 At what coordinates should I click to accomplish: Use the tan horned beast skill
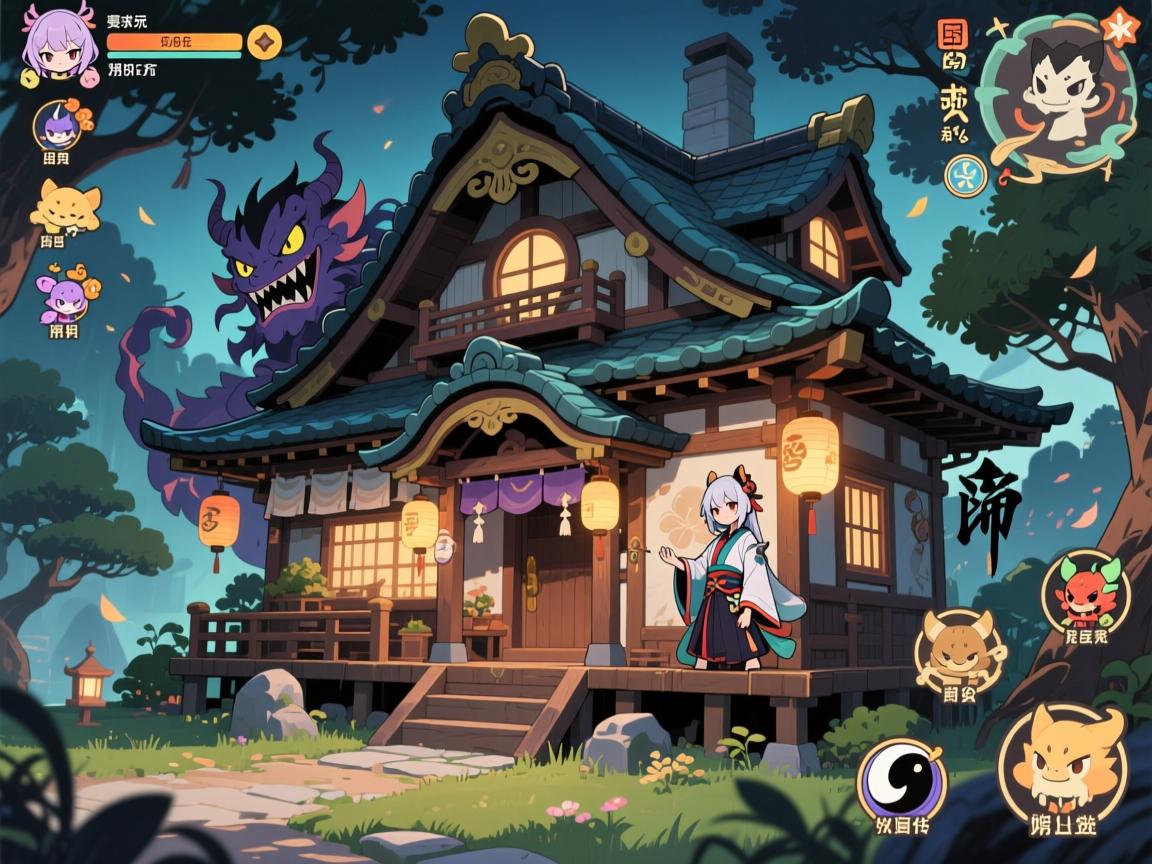[958, 652]
